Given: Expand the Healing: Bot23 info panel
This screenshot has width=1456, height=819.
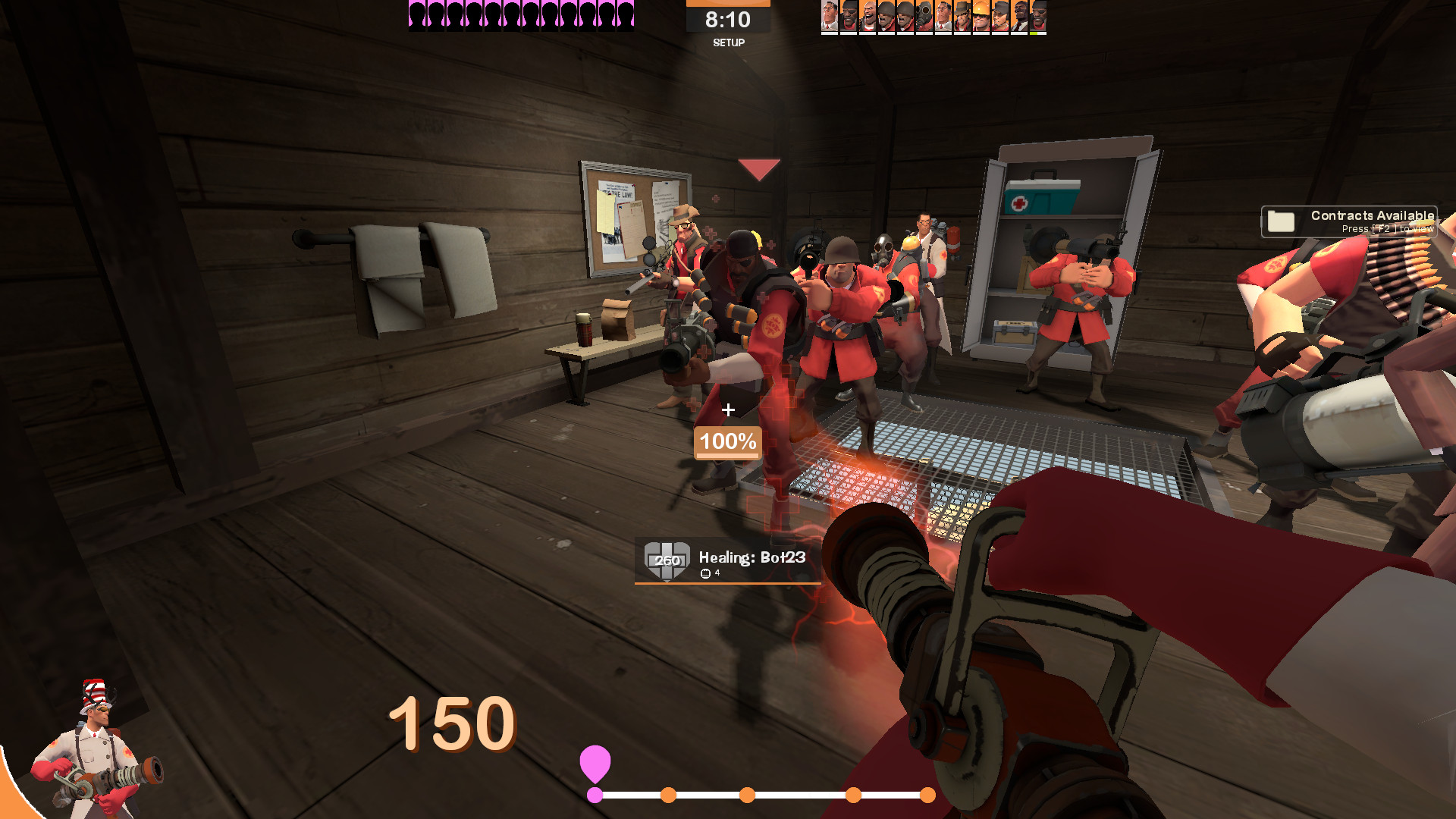Looking at the screenshot, I should pyautogui.click(x=728, y=561).
